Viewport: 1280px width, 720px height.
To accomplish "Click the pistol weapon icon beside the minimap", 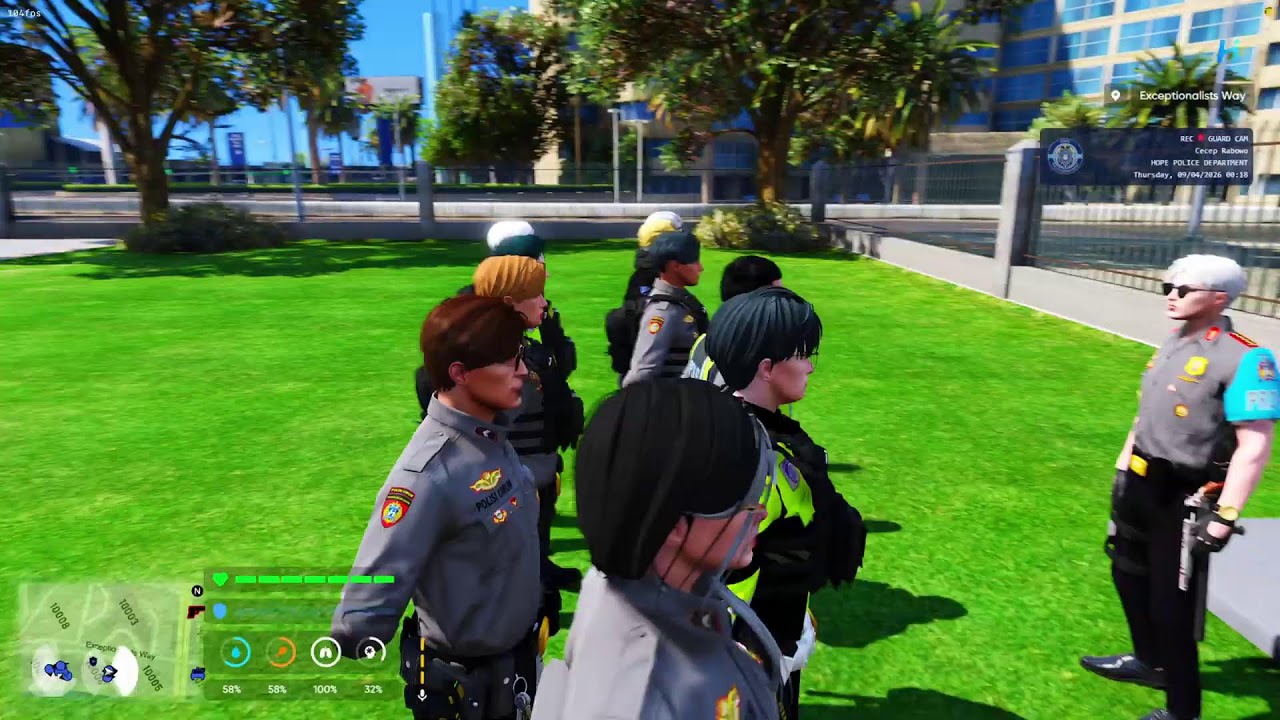I will (x=194, y=611).
